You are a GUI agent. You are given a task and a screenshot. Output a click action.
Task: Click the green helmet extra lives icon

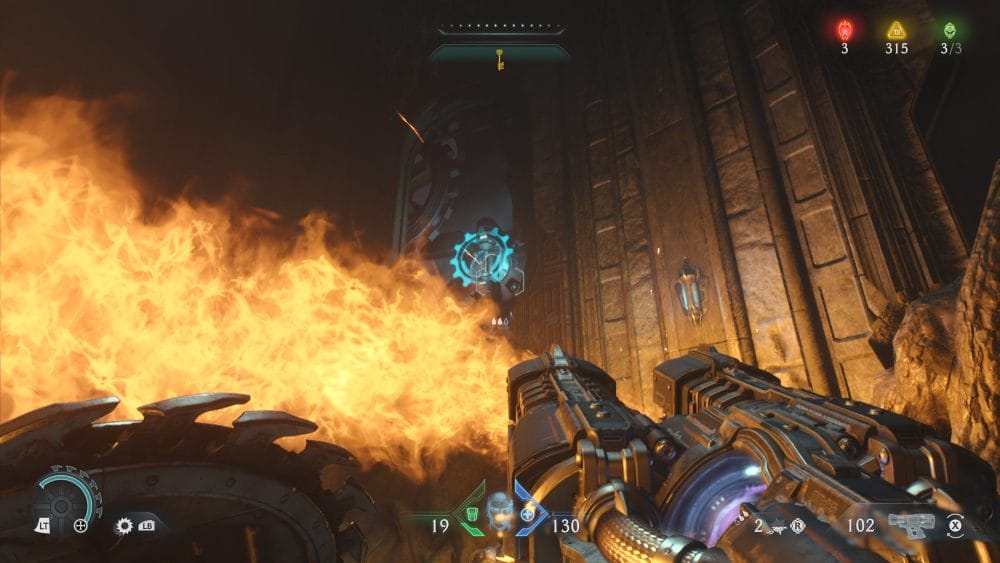948,30
